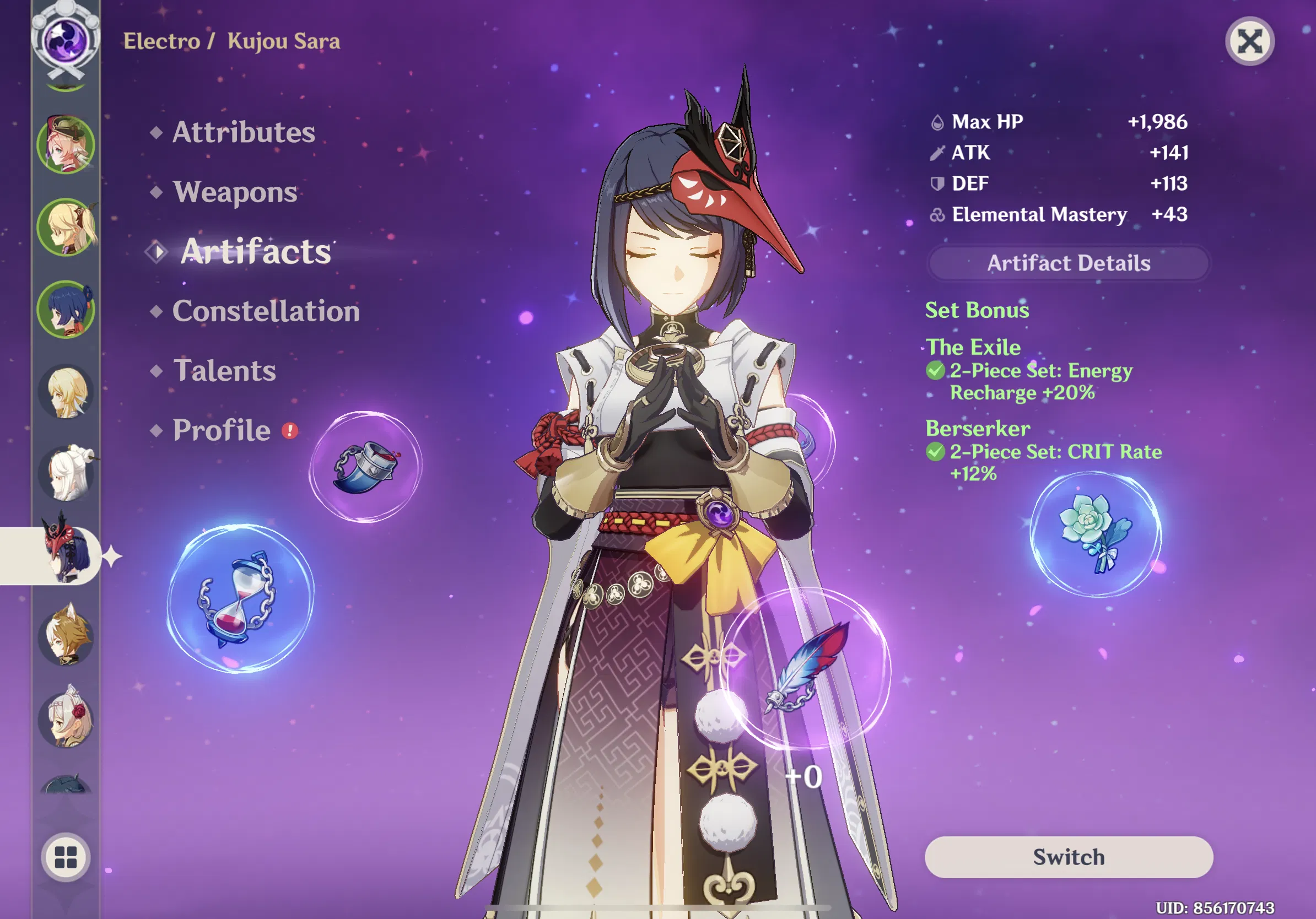Open Artifact Details panel
The height and width of the screenshot is (919, 1316).
tap(1069, 263)
